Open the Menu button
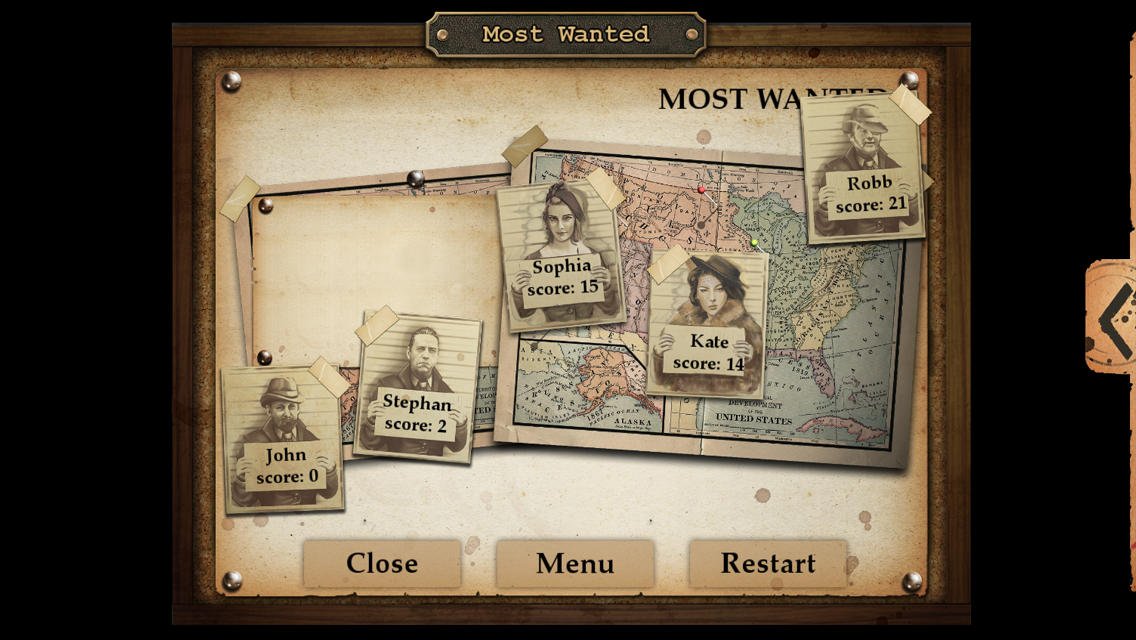1136x640 pixels. point(575,563)
